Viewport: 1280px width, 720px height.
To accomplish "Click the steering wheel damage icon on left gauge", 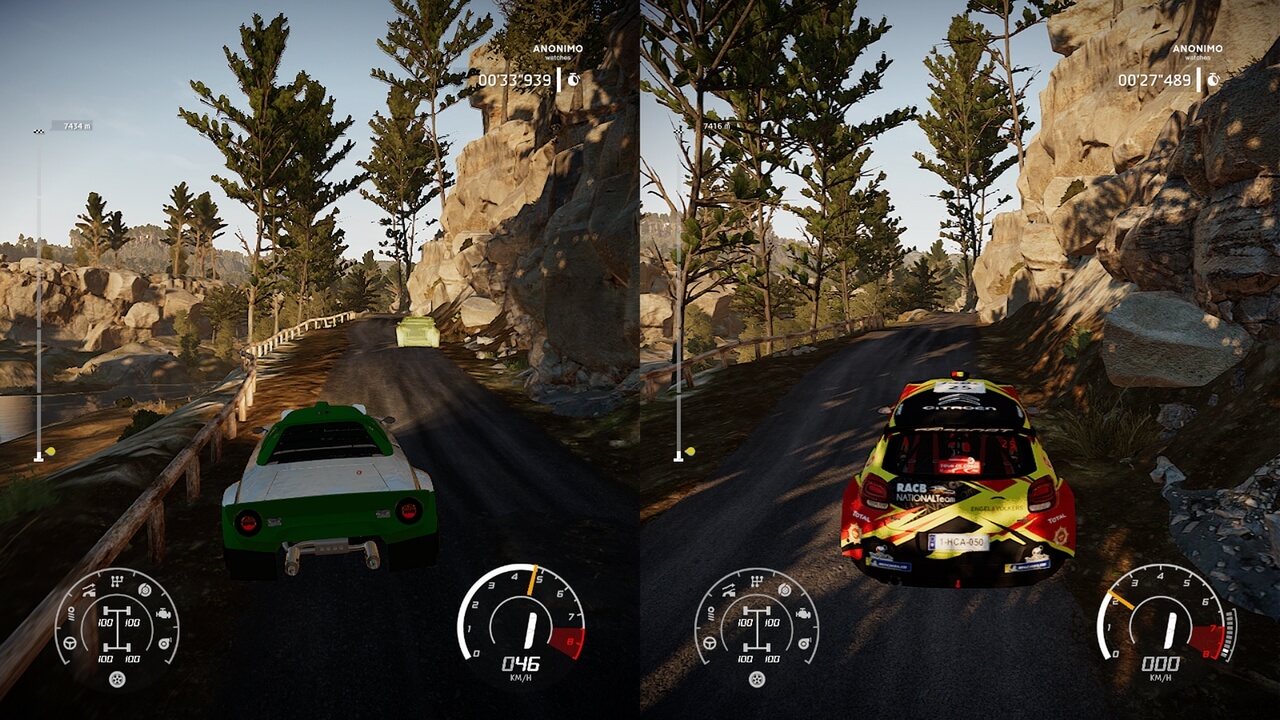I will 69,643.
